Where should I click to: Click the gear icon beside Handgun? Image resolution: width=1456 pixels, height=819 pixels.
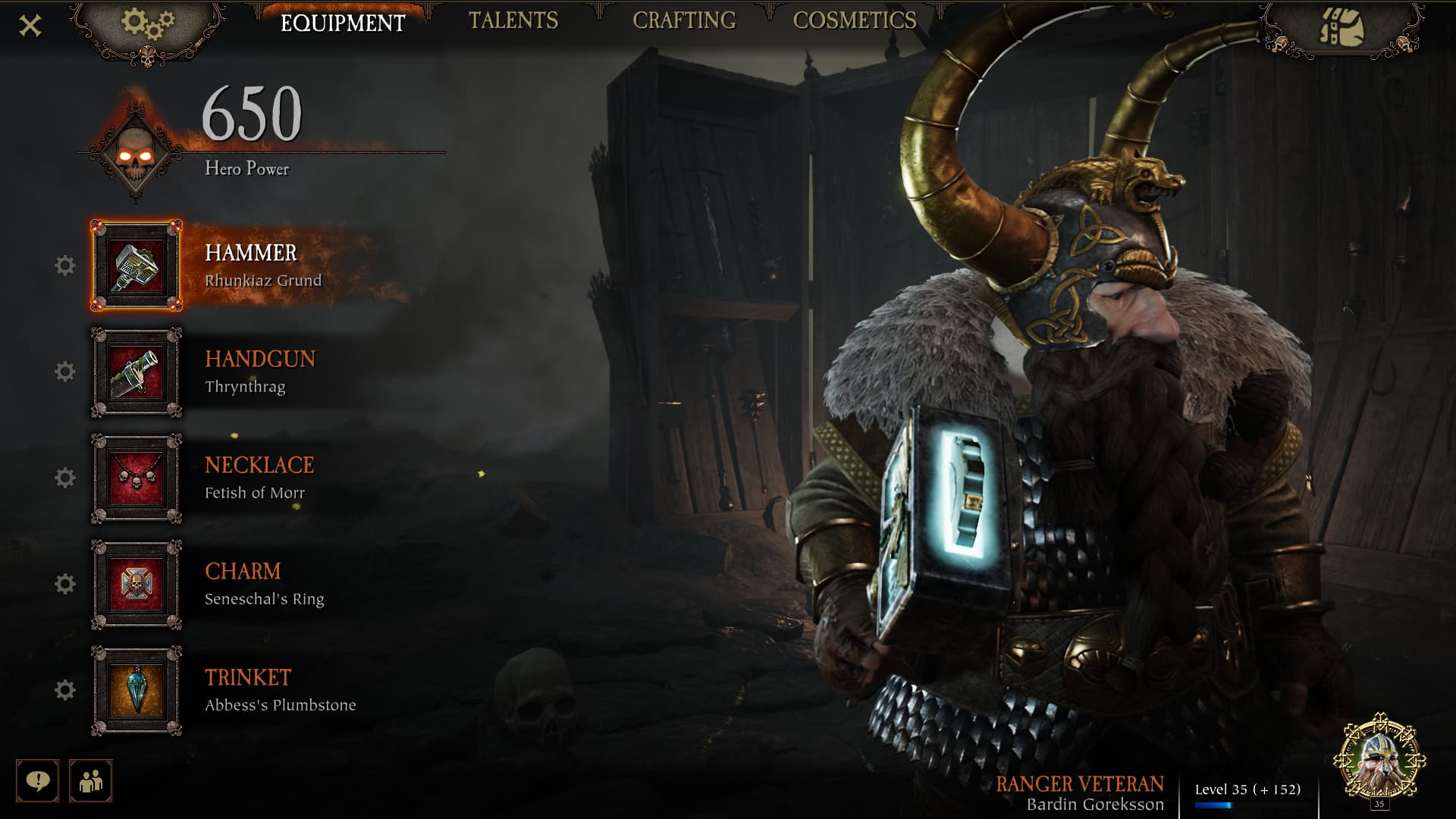tap(65, 372)
